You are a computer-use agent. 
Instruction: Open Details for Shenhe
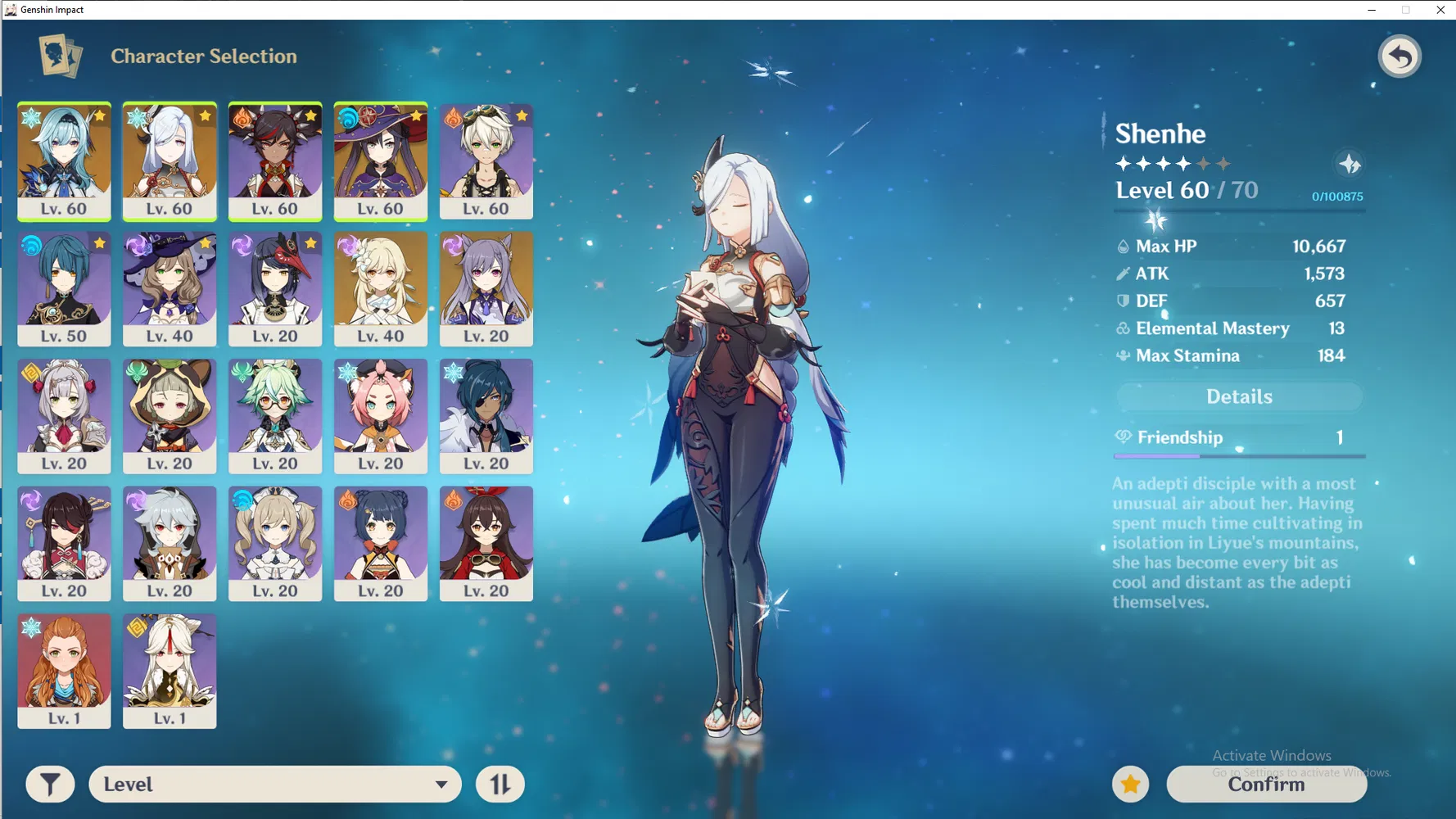[x=1238, y=396]
